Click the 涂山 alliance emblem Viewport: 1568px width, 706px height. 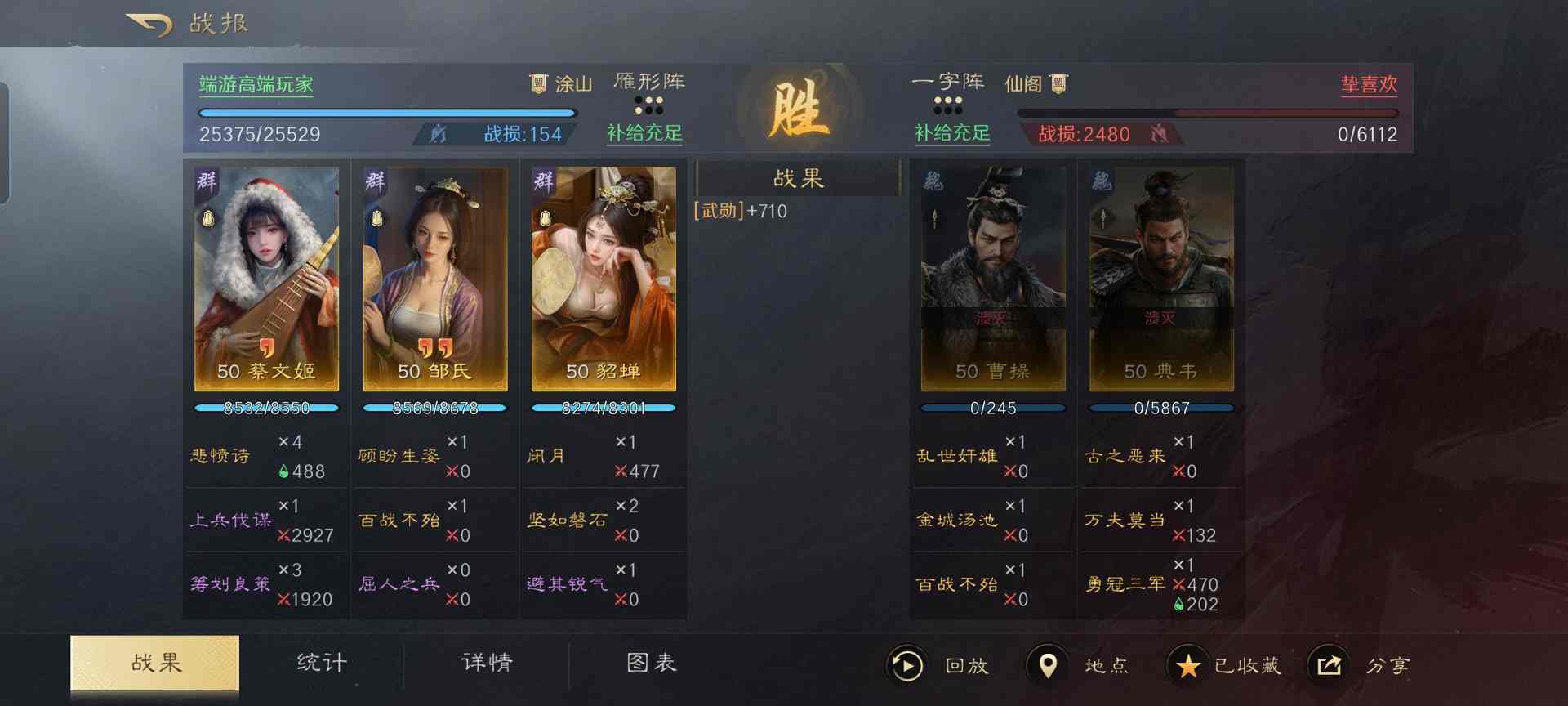[x=539, y=83]
